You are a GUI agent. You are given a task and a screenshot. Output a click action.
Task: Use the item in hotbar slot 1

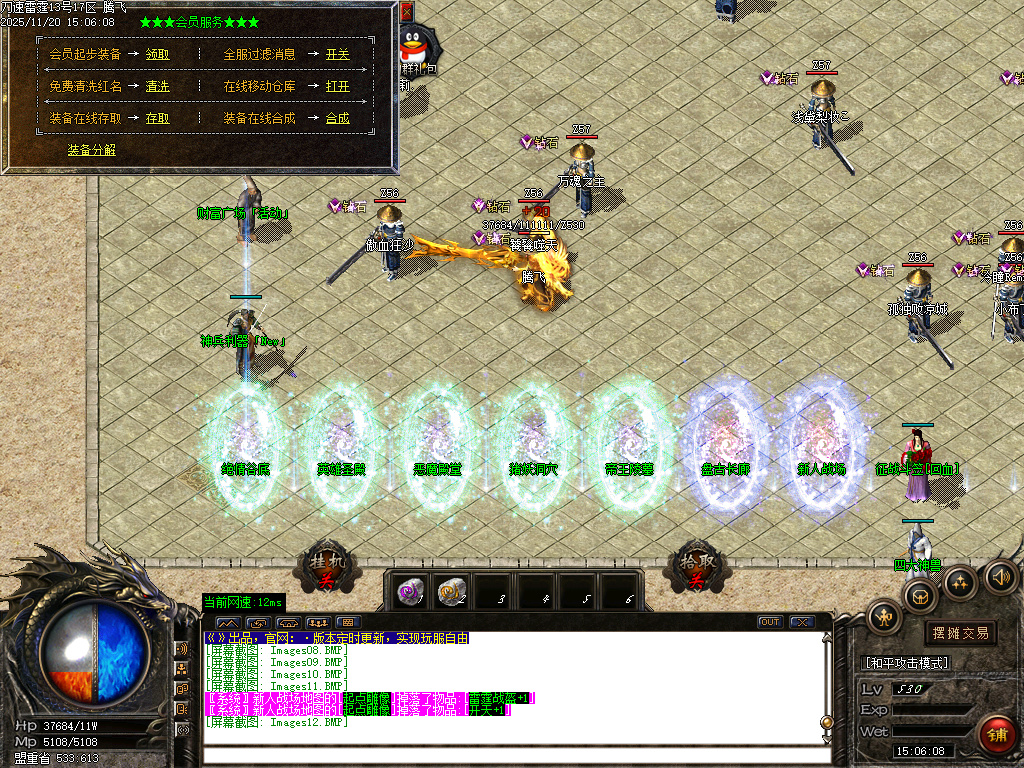pyautogui.click(x=408, y=591)
